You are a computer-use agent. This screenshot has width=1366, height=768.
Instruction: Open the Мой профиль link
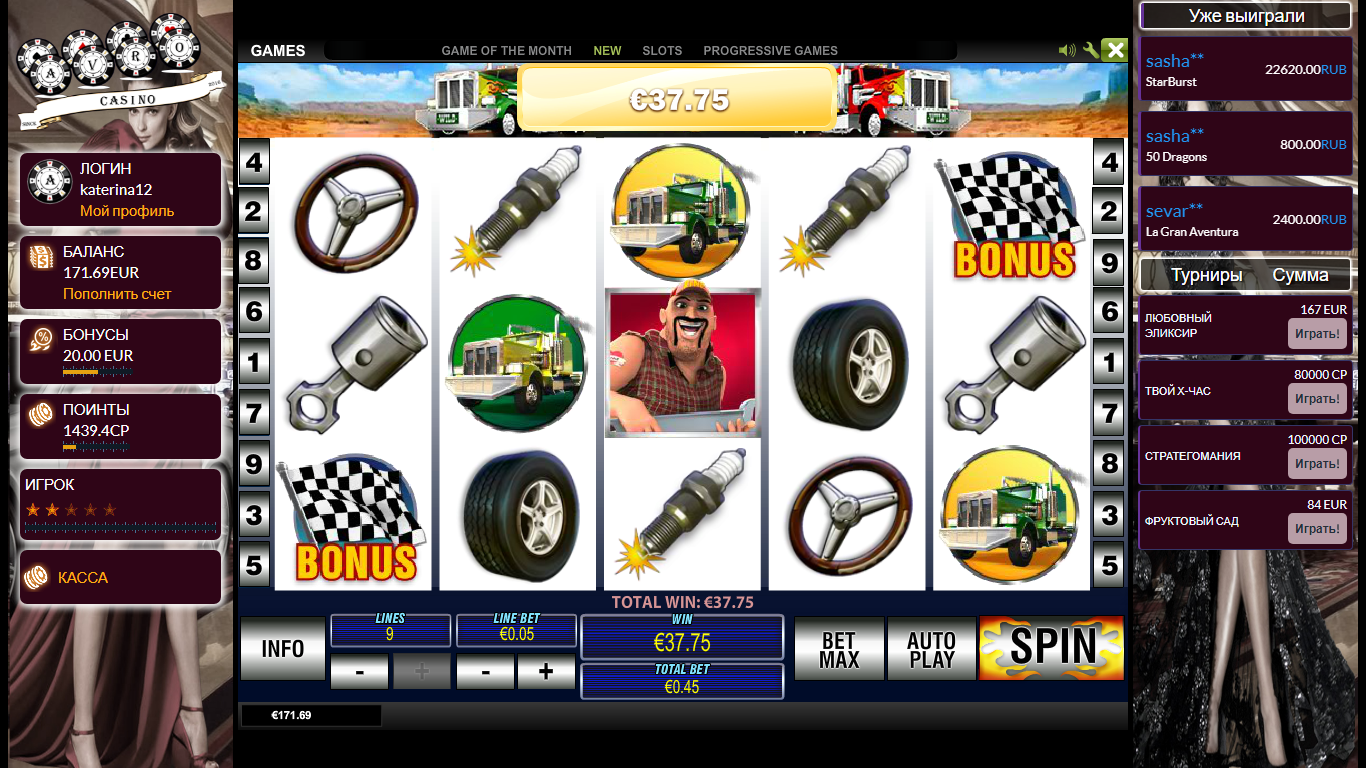(127, 211)
